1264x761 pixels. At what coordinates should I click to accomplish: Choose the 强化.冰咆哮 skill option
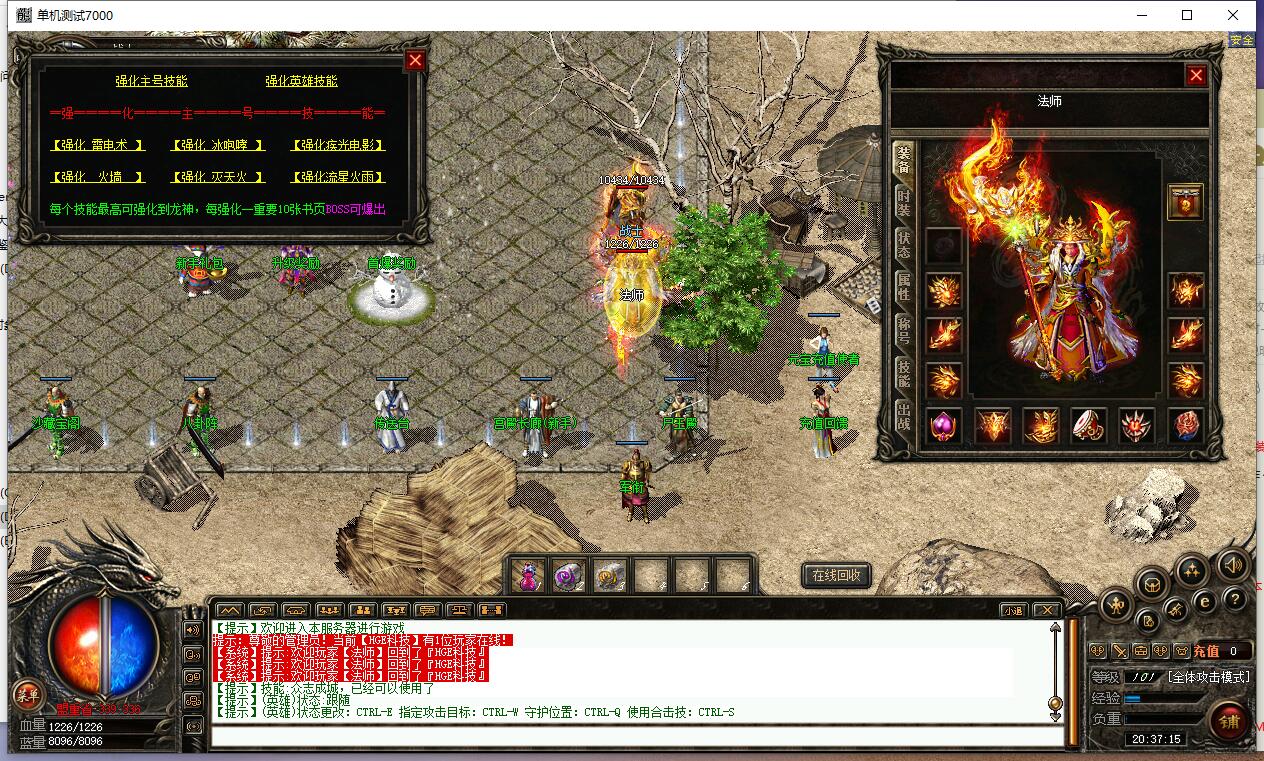click(x=218, y=145)
